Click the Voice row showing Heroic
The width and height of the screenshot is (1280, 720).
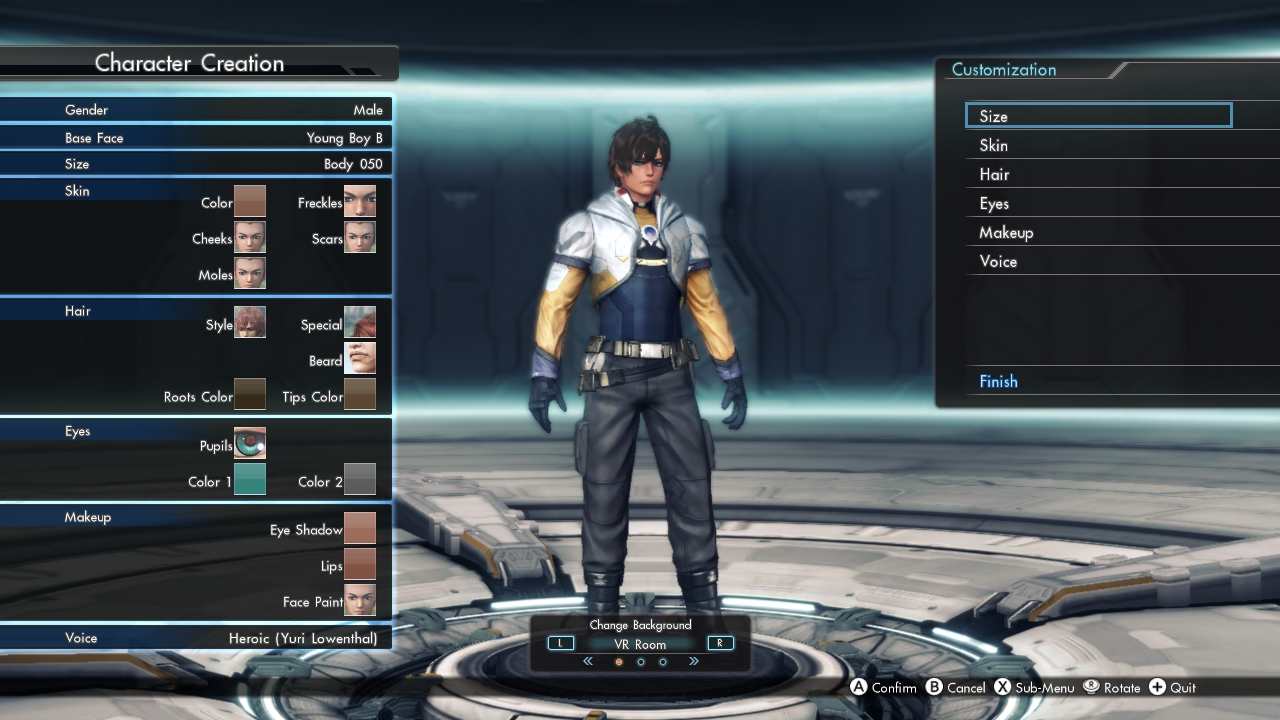tap(196, 637)
